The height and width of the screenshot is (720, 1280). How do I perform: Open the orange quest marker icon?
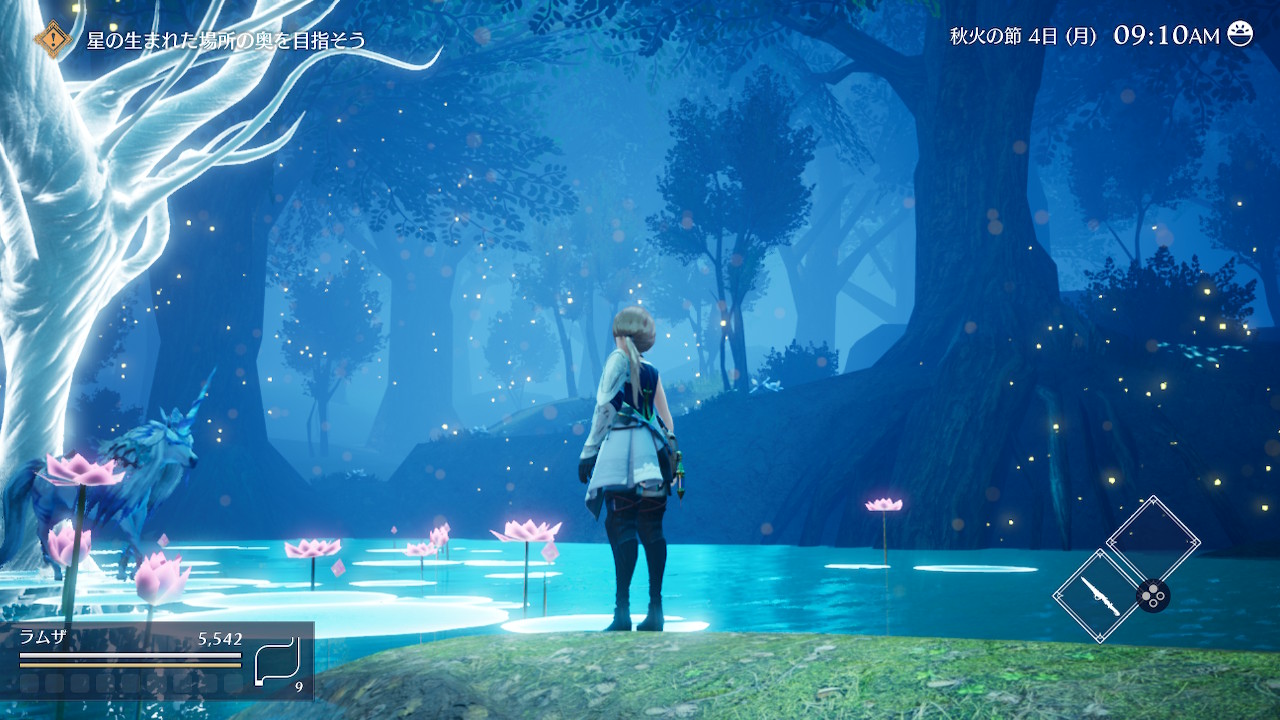[x=53, y=40]
